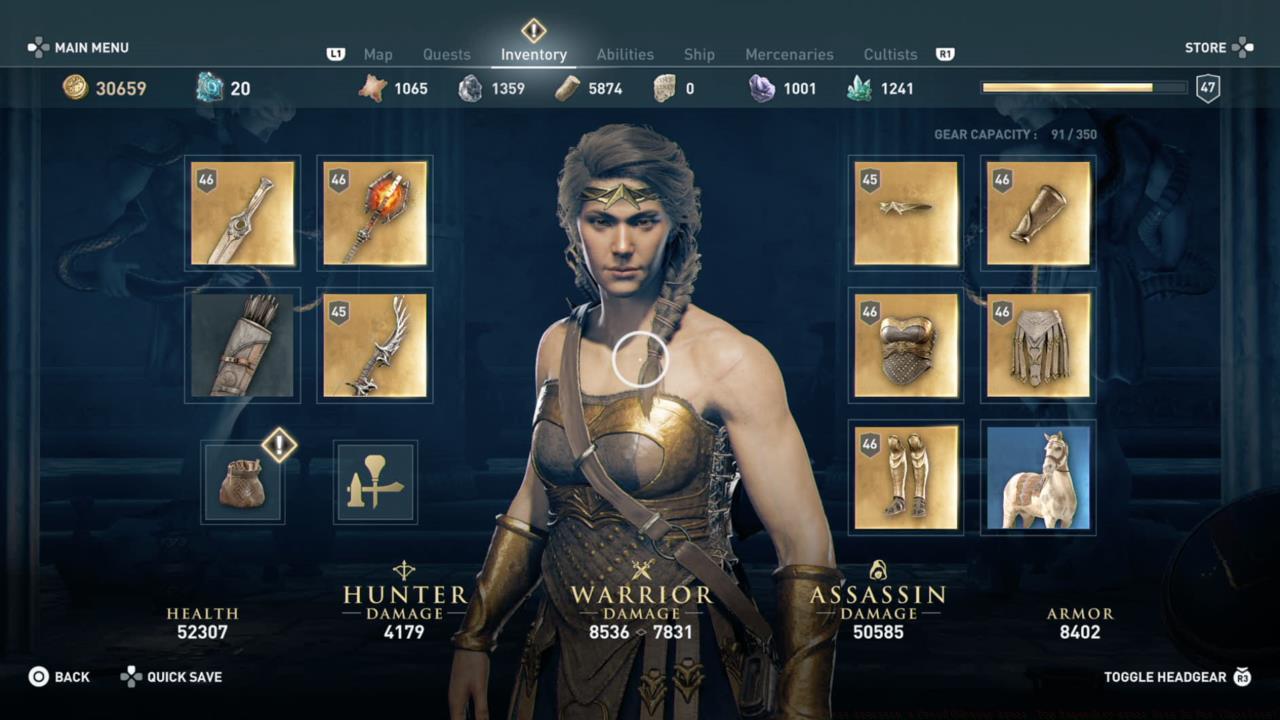The height and width of the screenshot is (720, 1280).
Task: Select the waist armor slot
Action: point(1037,345)
